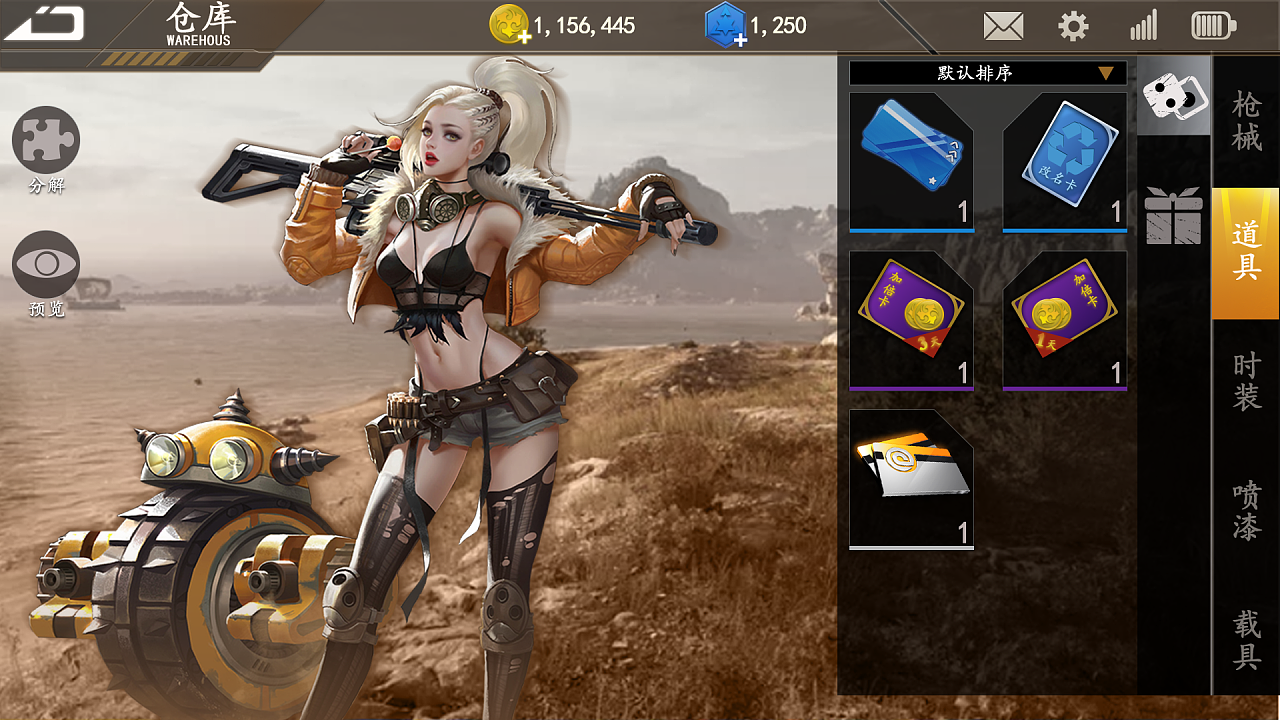
Task: Select the 道具 items tab
Action: pyautogui.click(x=1246, y=252)
